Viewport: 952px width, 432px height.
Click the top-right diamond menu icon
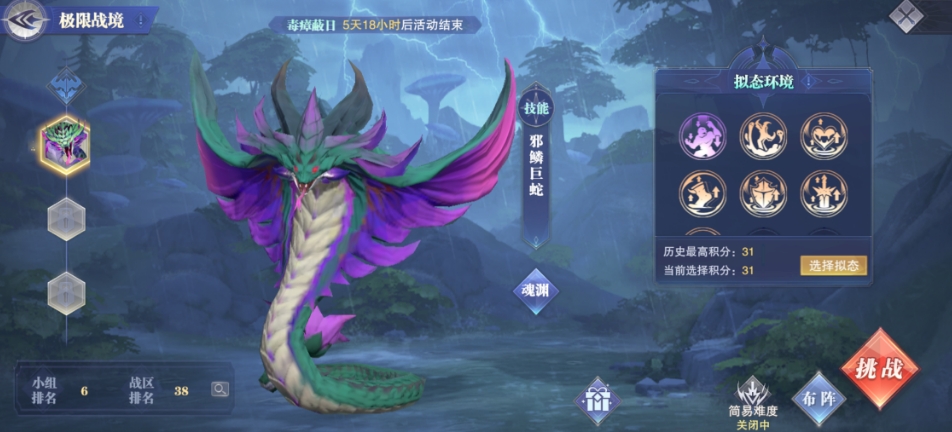(905, 15)
